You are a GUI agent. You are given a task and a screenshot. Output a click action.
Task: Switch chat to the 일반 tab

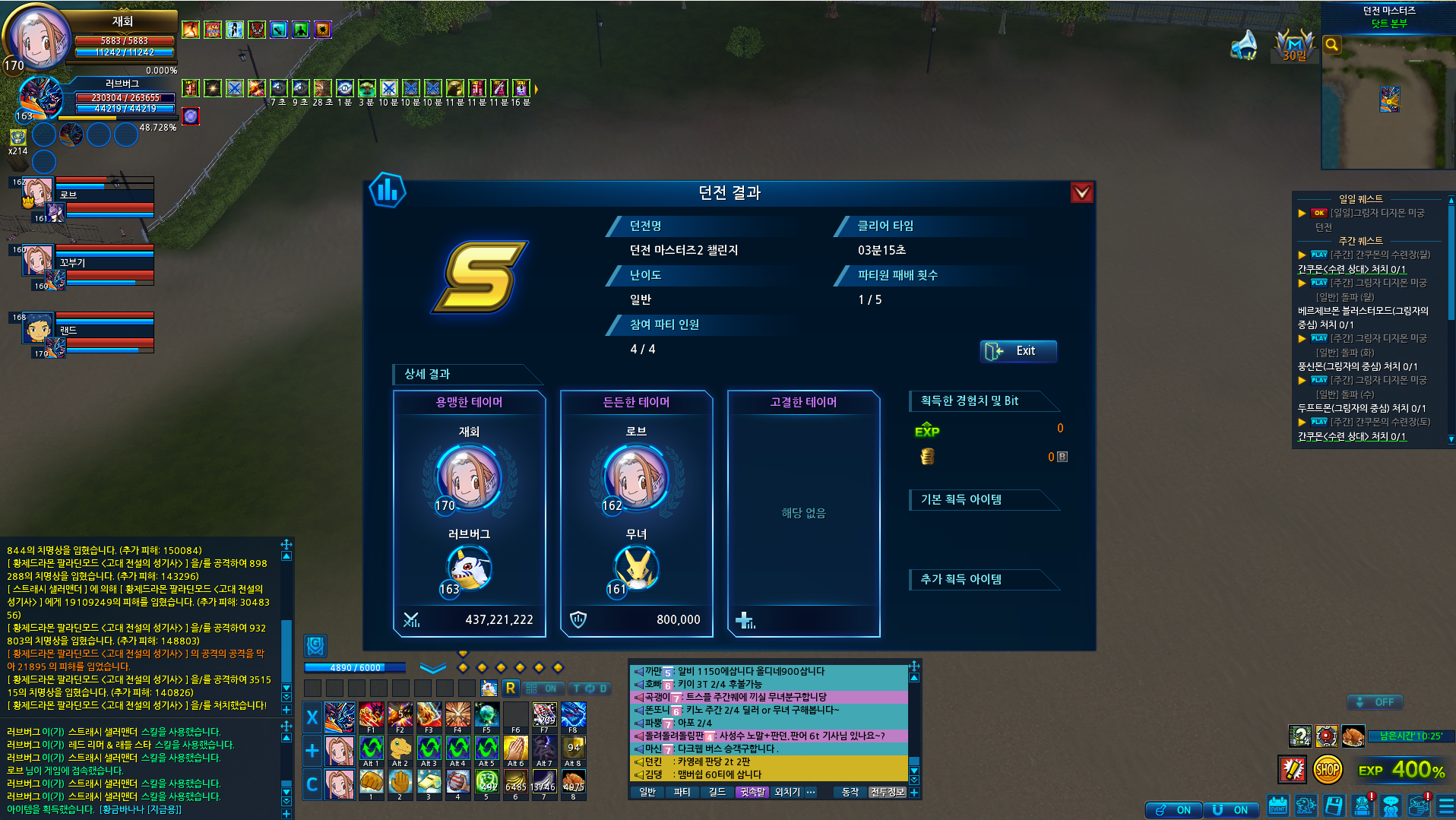[x=647, y=792]
